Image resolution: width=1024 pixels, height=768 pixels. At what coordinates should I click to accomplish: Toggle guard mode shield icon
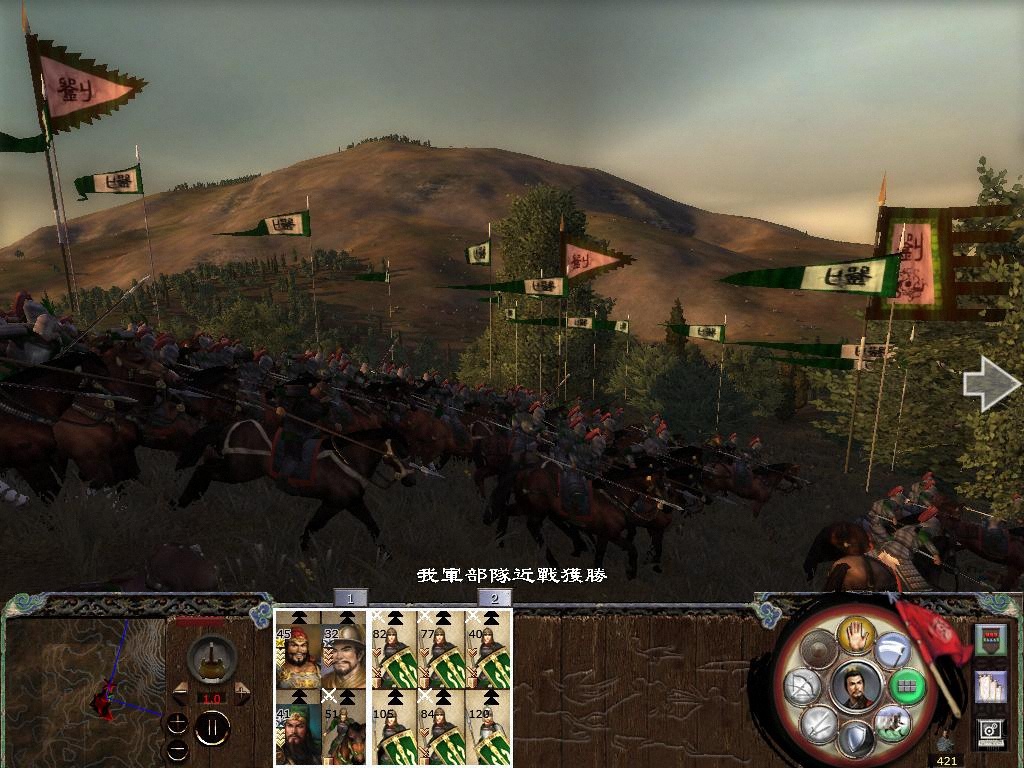click(x=854, y=740)
